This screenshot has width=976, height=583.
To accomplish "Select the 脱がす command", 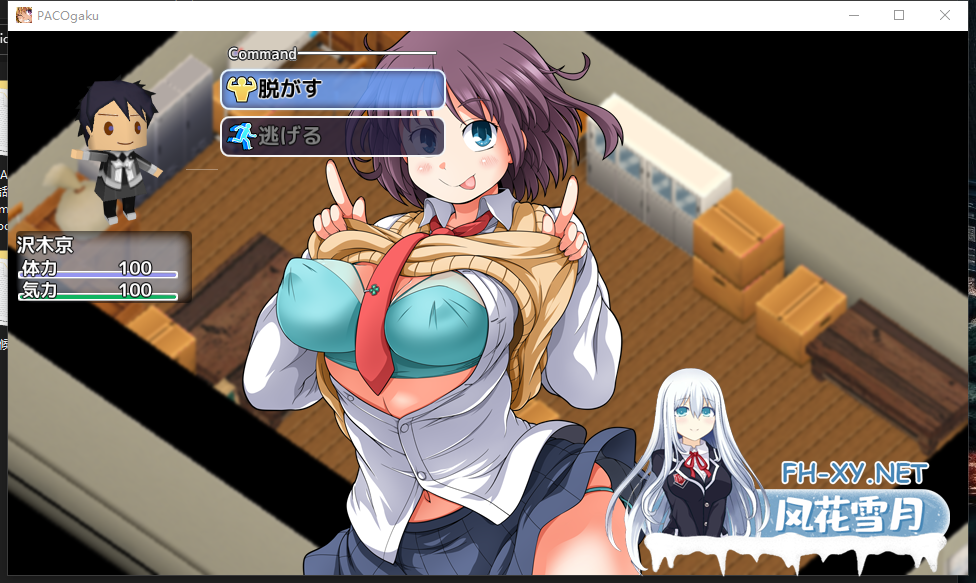I will click(x=332, y=89).
